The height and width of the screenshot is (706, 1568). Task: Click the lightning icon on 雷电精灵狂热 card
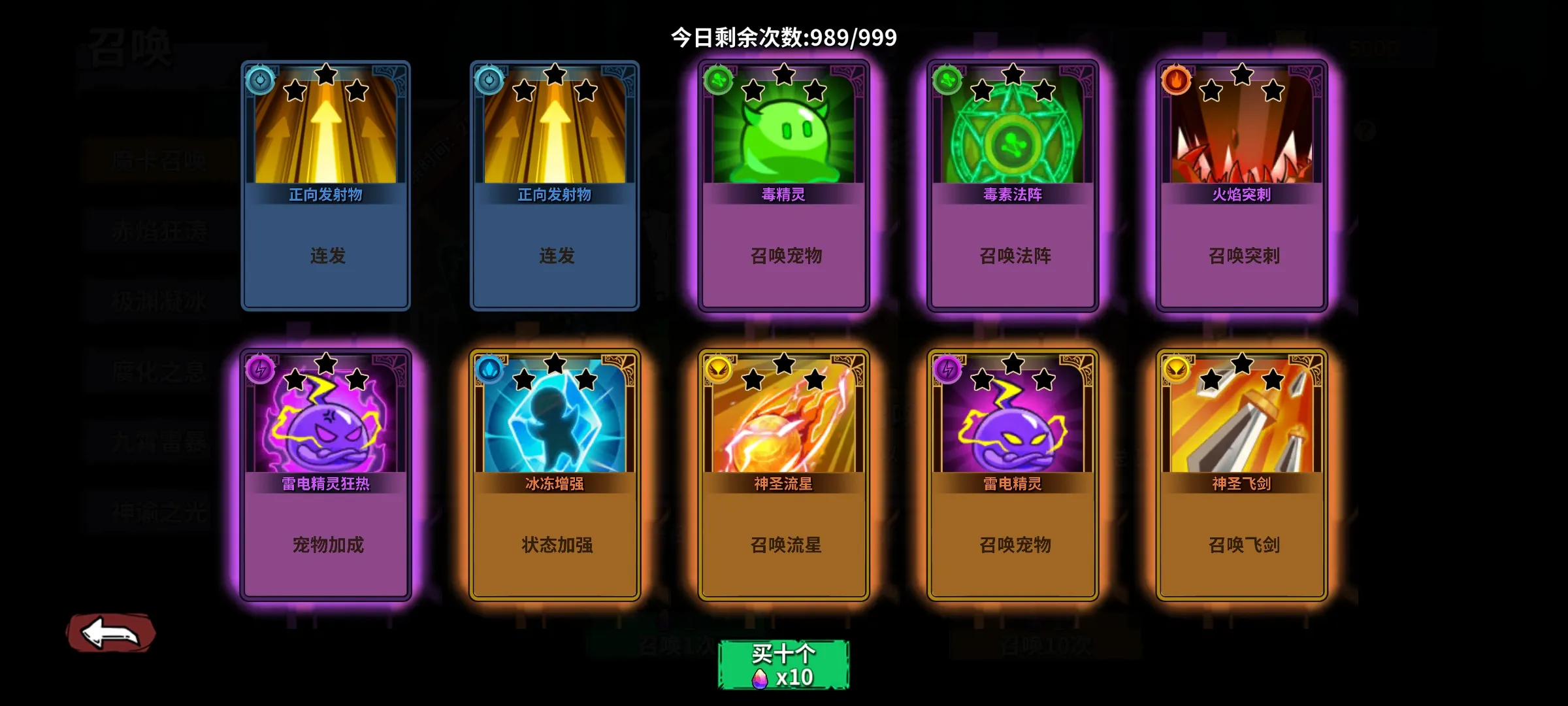click(259, 370)
